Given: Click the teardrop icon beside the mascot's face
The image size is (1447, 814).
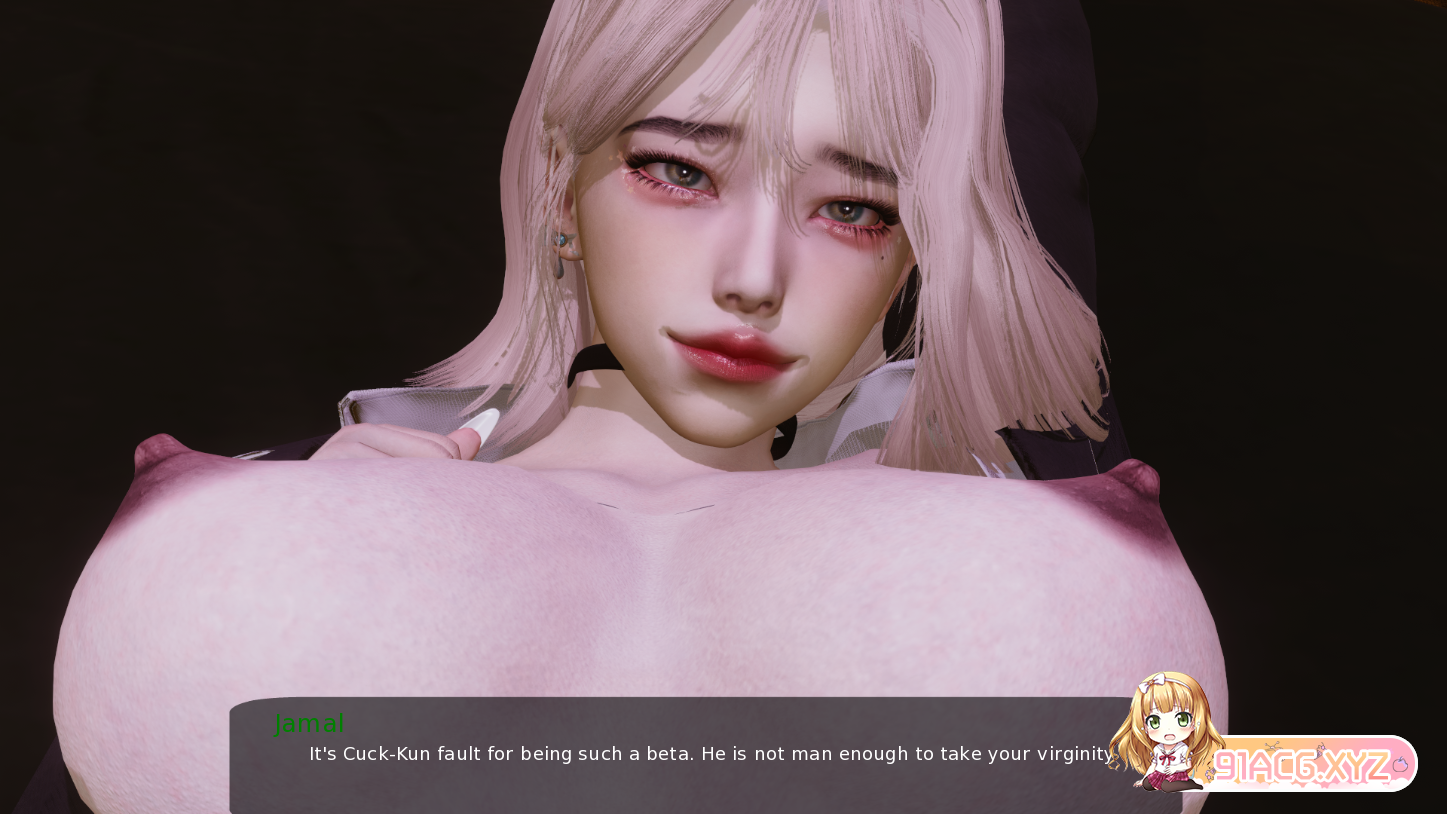Looking at the screenshot, I should point(1198,723).
